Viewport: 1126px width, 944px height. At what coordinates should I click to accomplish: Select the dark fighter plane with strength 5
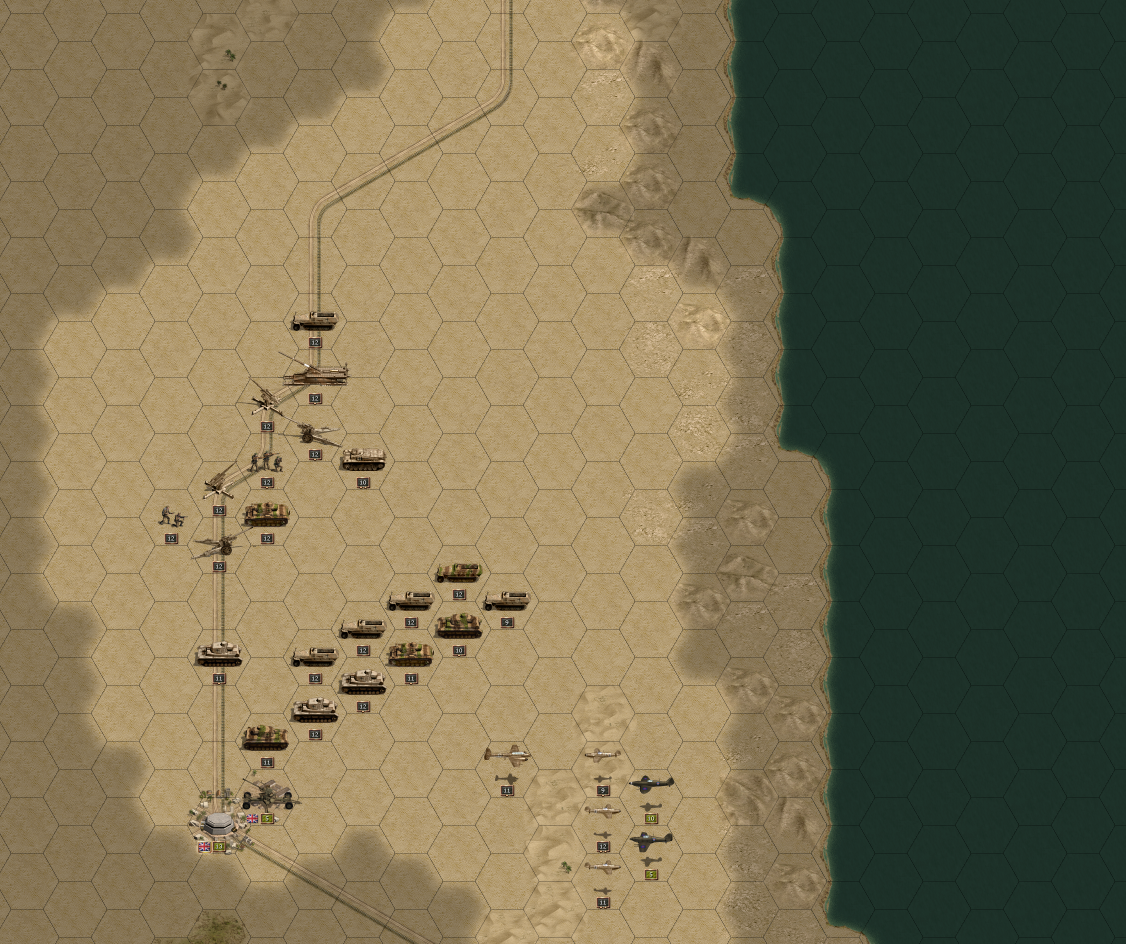(x=651, y=841)
